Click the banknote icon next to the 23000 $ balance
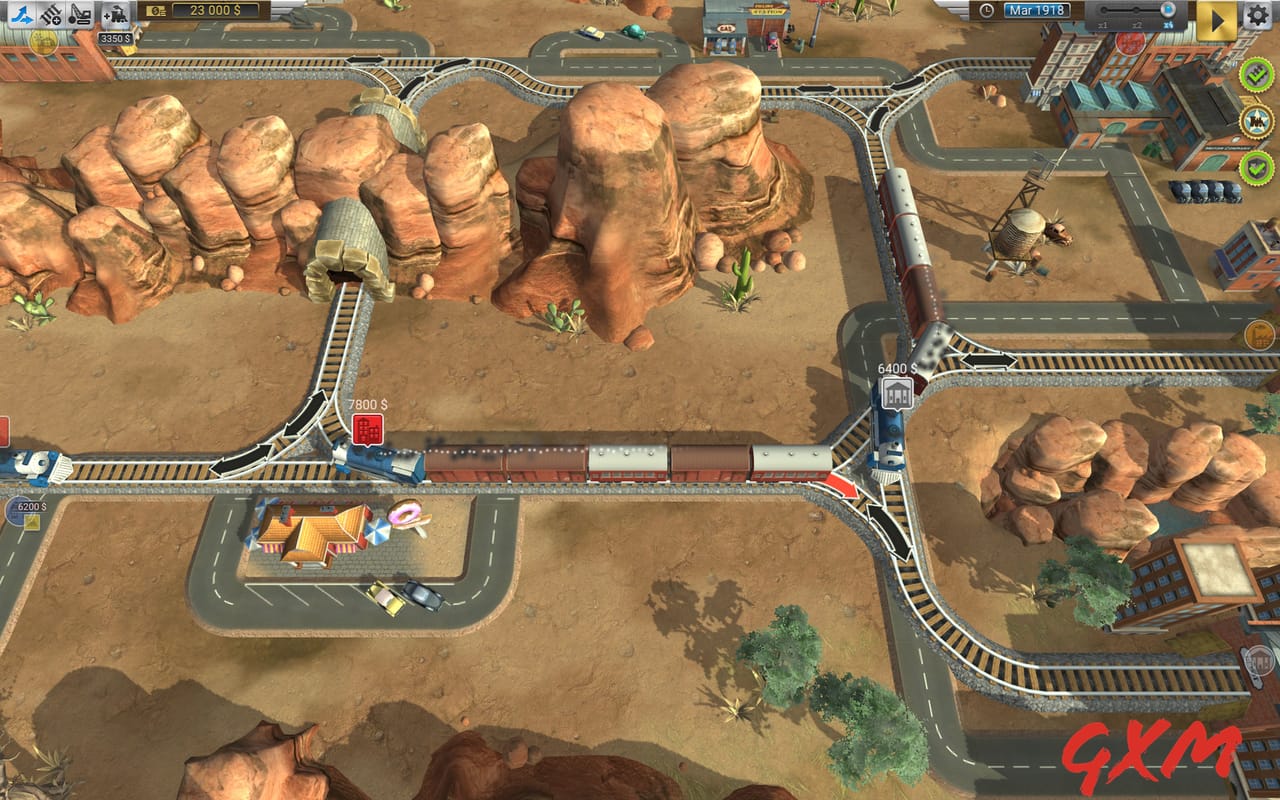 tap(155, 13)
